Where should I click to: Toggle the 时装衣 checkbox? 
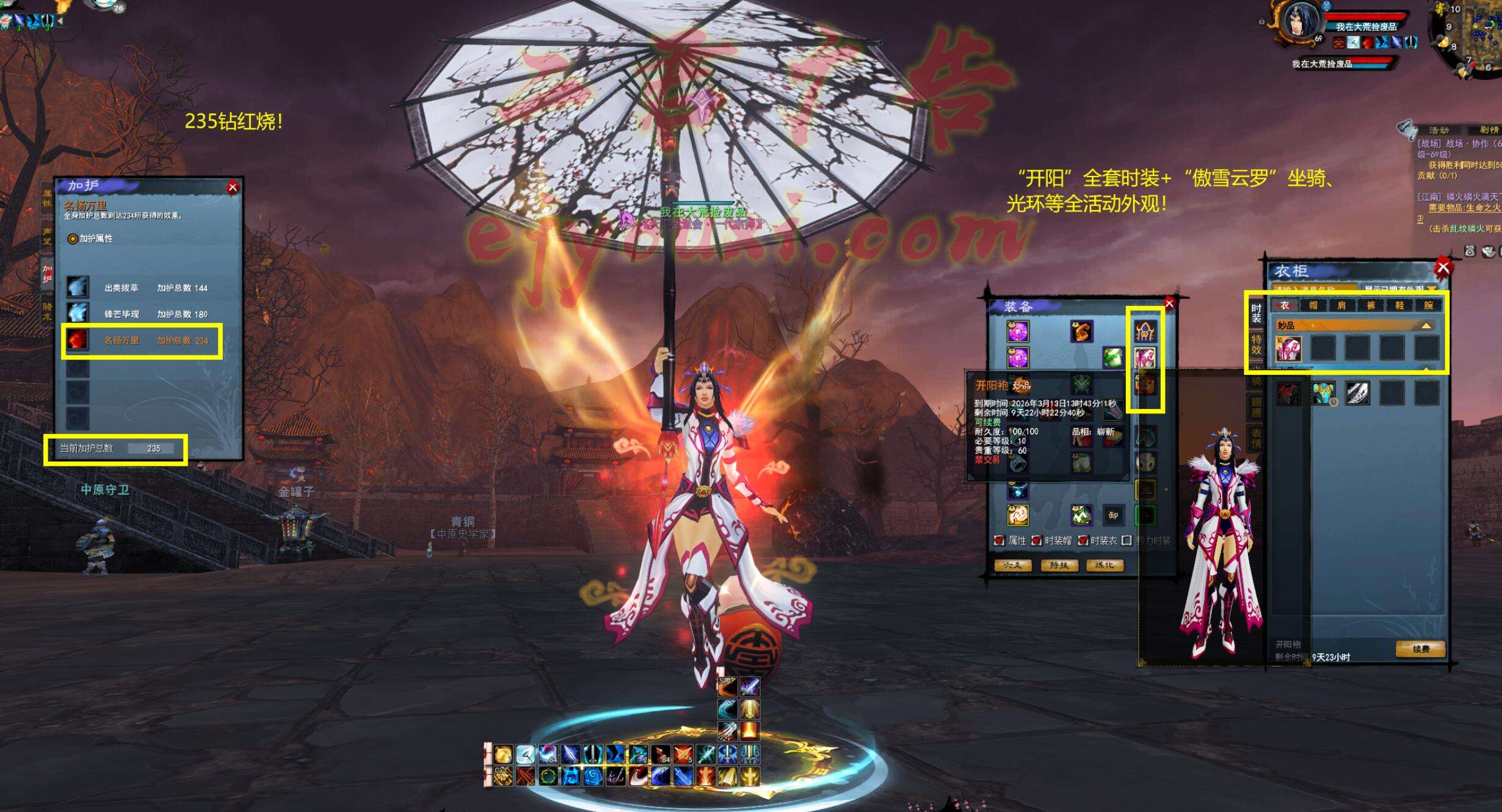point(1083,540)
